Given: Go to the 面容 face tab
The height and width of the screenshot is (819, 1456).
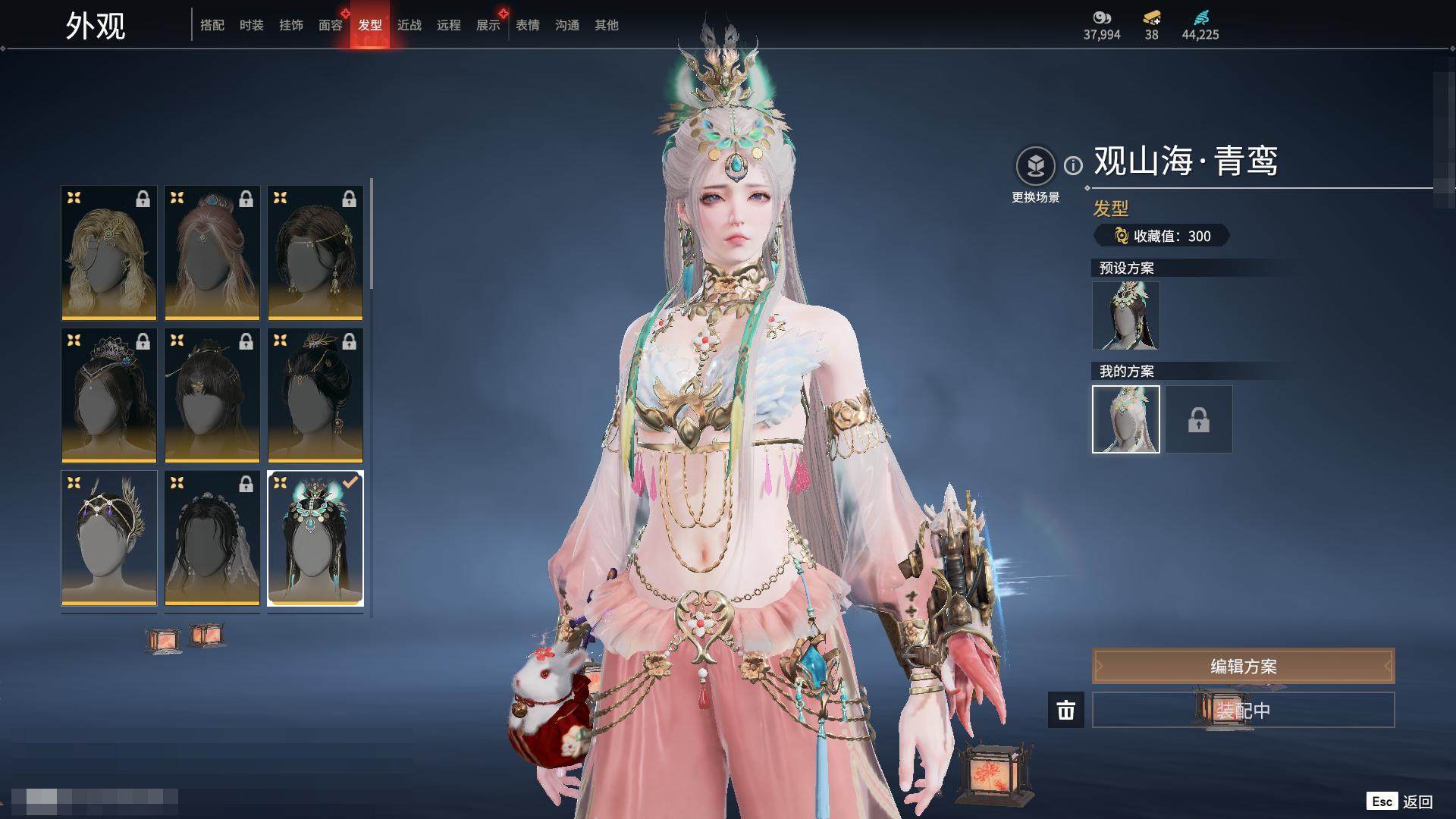Looking at the screenshot, I should pyautogui.click(x=331, y=25).
